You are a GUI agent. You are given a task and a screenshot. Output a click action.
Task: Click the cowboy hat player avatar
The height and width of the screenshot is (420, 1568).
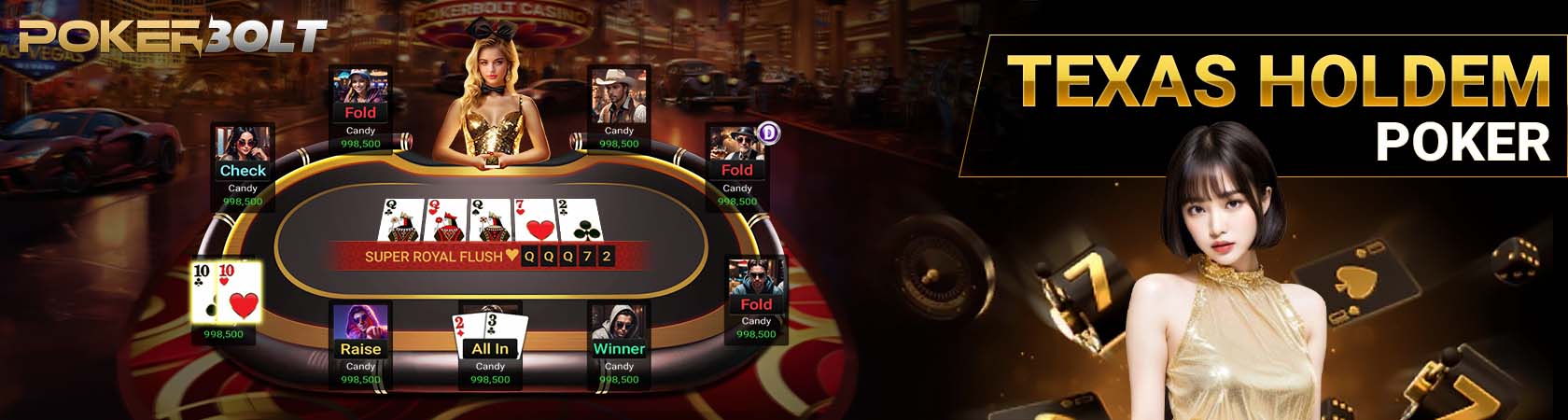(618, 95)
